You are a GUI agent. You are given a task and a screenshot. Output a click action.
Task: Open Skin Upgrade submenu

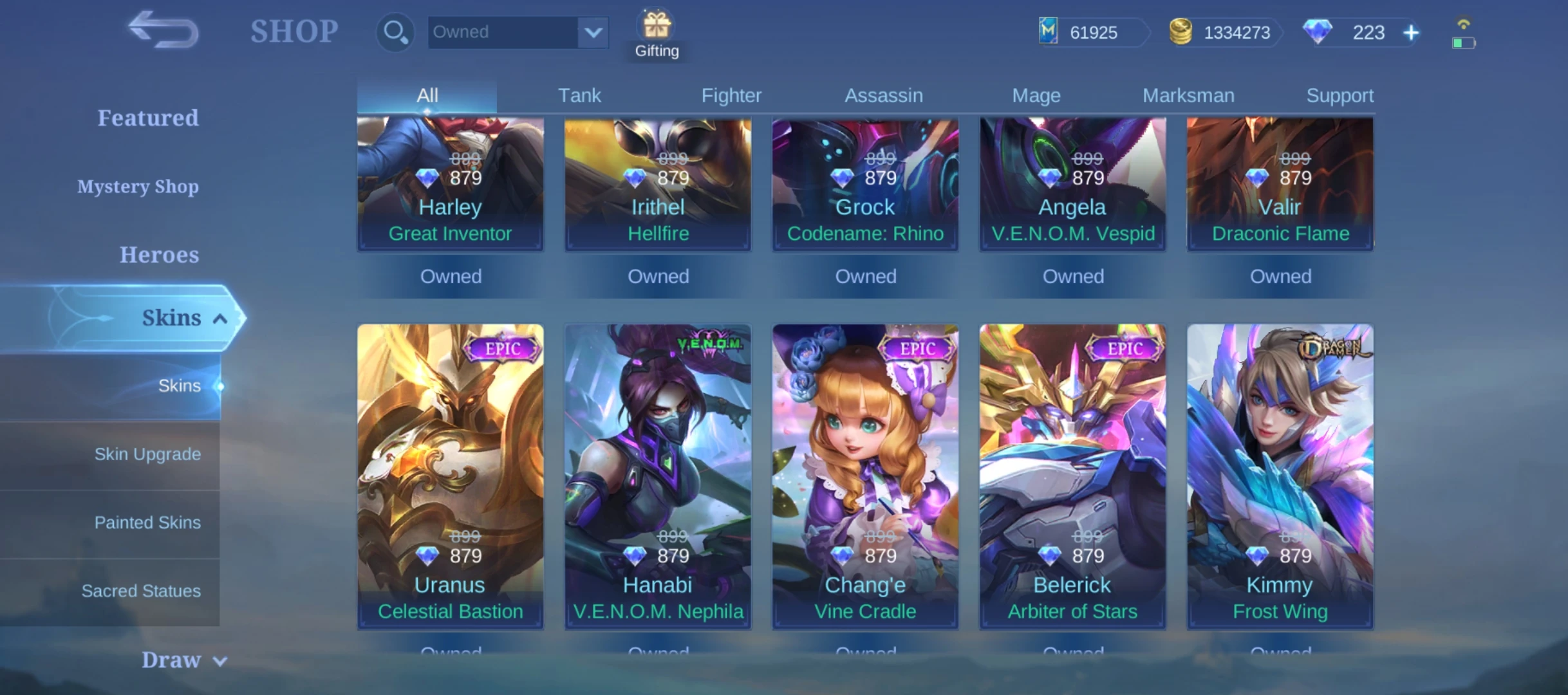[147, 454]
